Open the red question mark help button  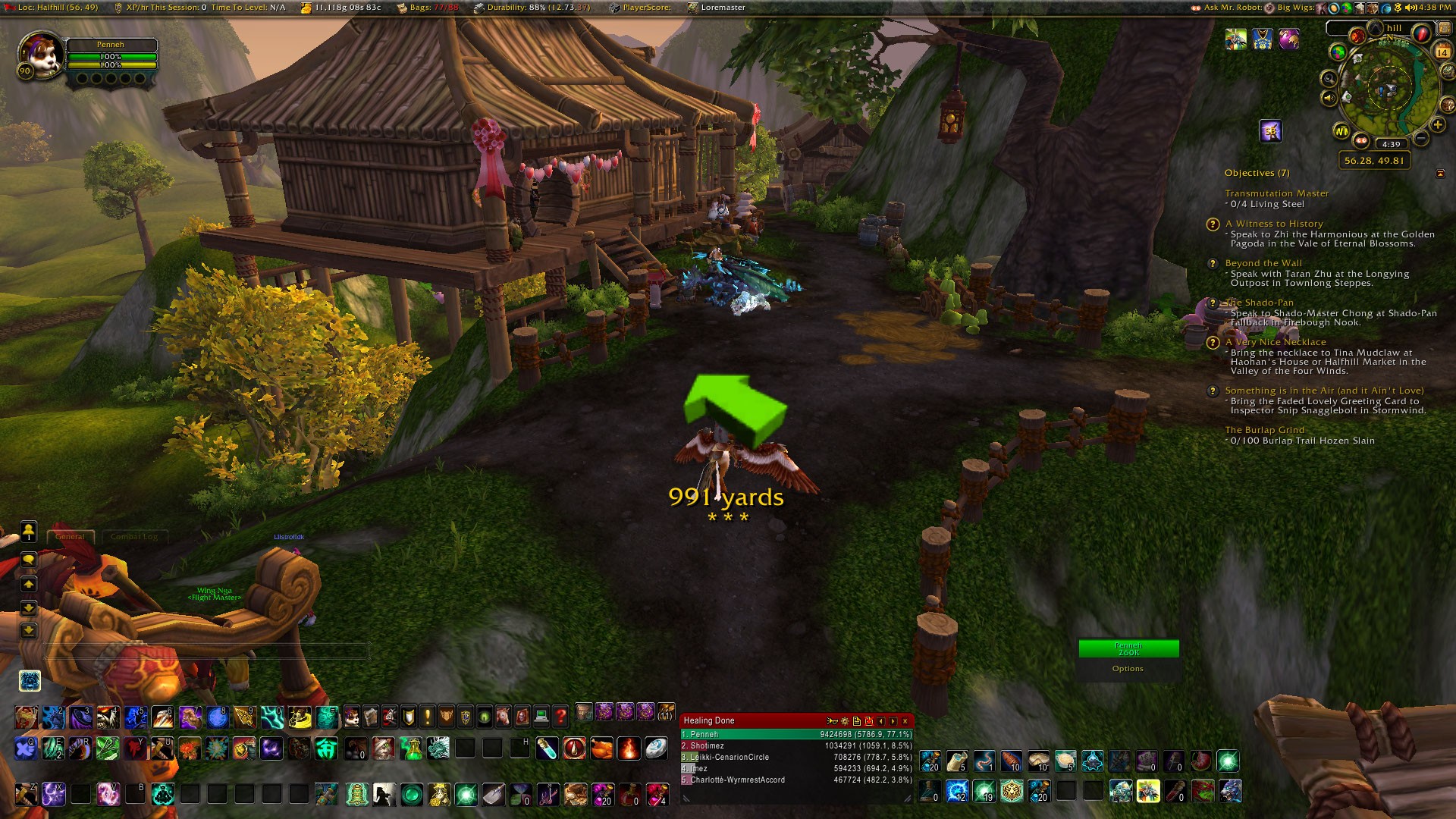coord(560,714)
